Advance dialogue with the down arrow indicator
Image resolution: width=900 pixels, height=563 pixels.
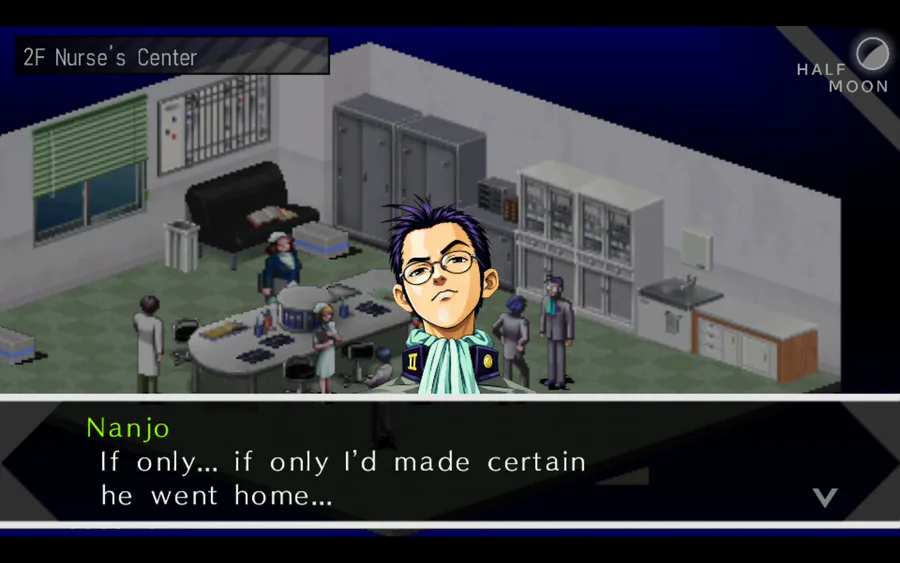824,497
